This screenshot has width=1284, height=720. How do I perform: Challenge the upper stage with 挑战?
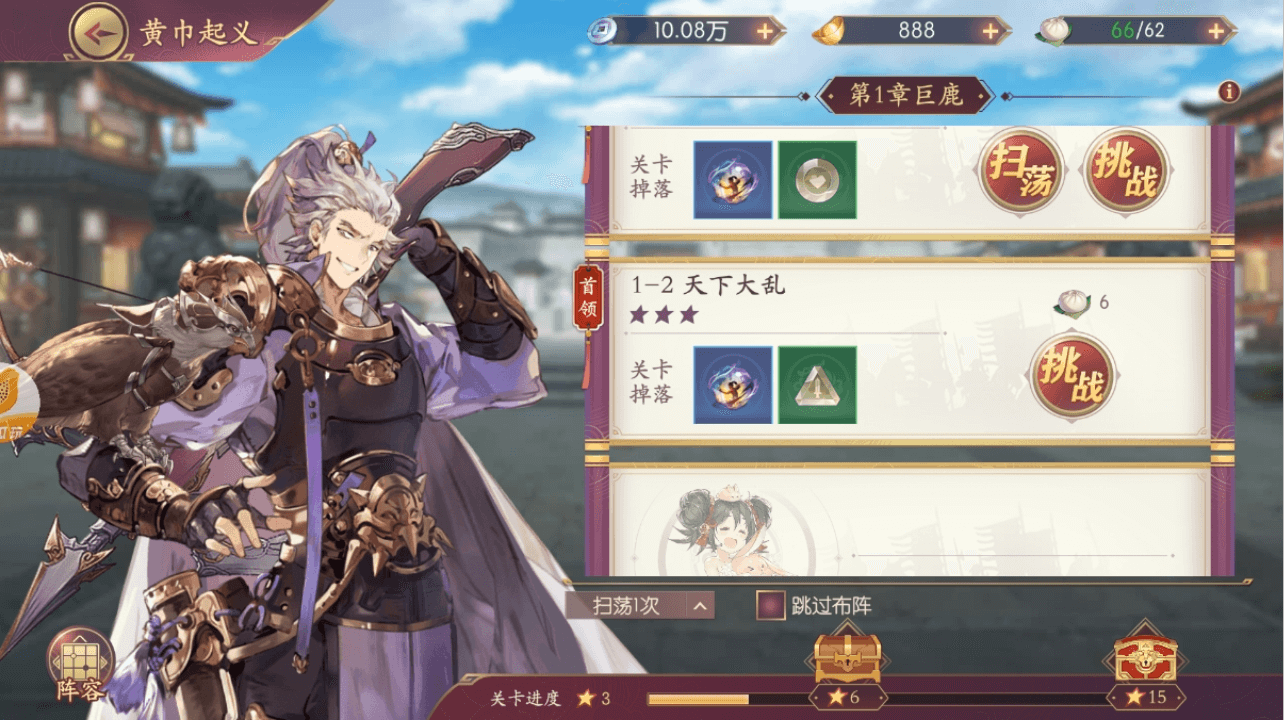pos(1126,170)
